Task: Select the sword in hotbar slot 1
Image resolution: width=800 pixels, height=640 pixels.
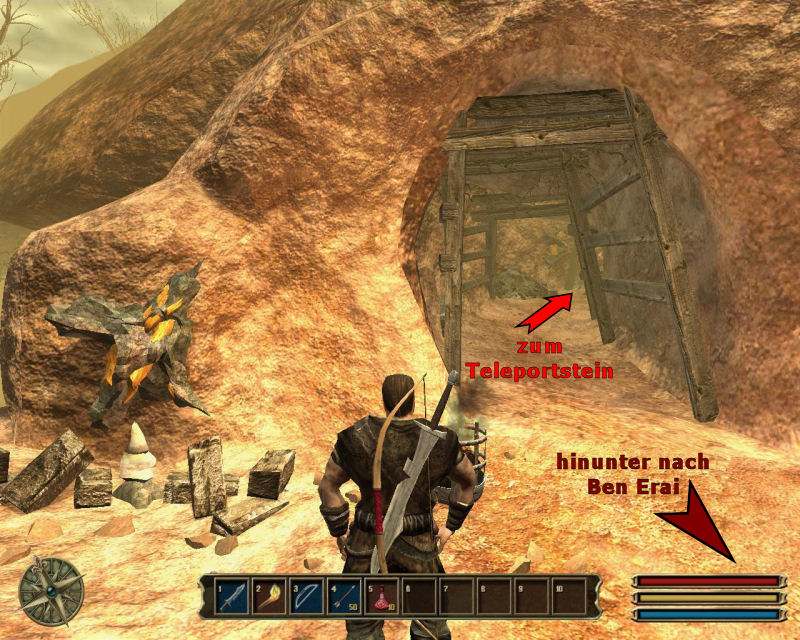Action: click(232, 597)
